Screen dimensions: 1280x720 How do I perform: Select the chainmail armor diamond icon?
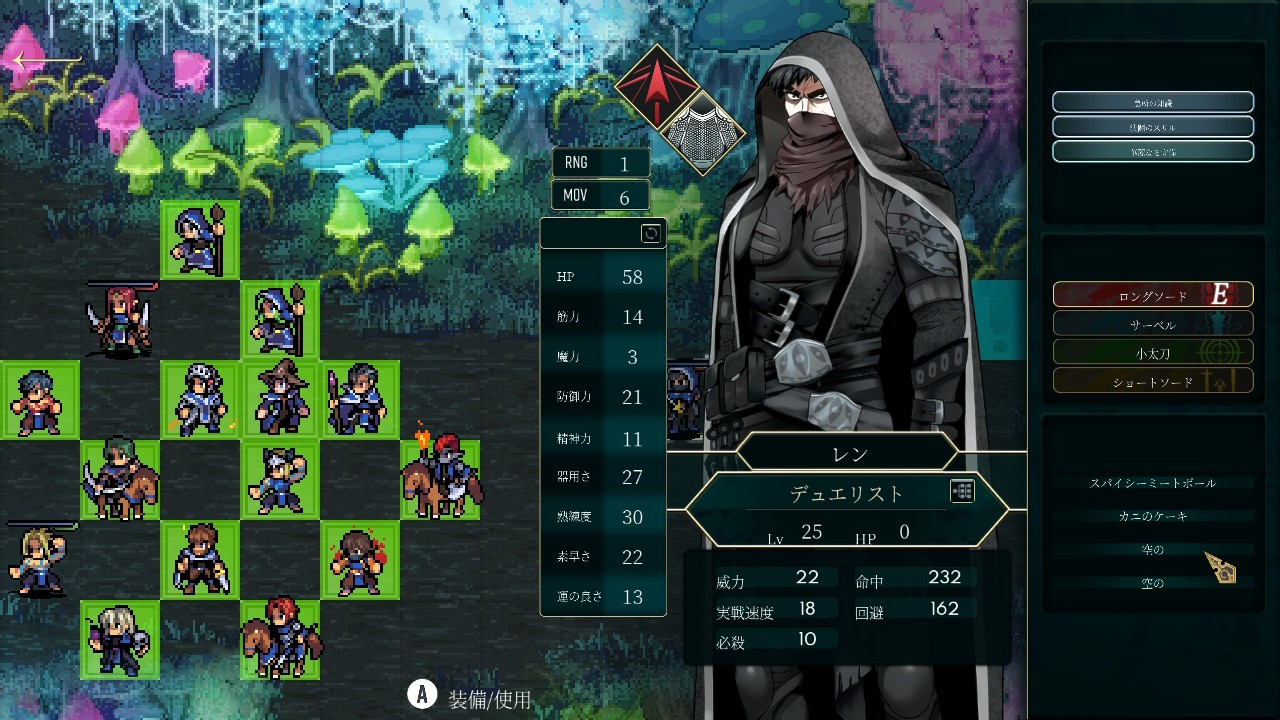704,133
